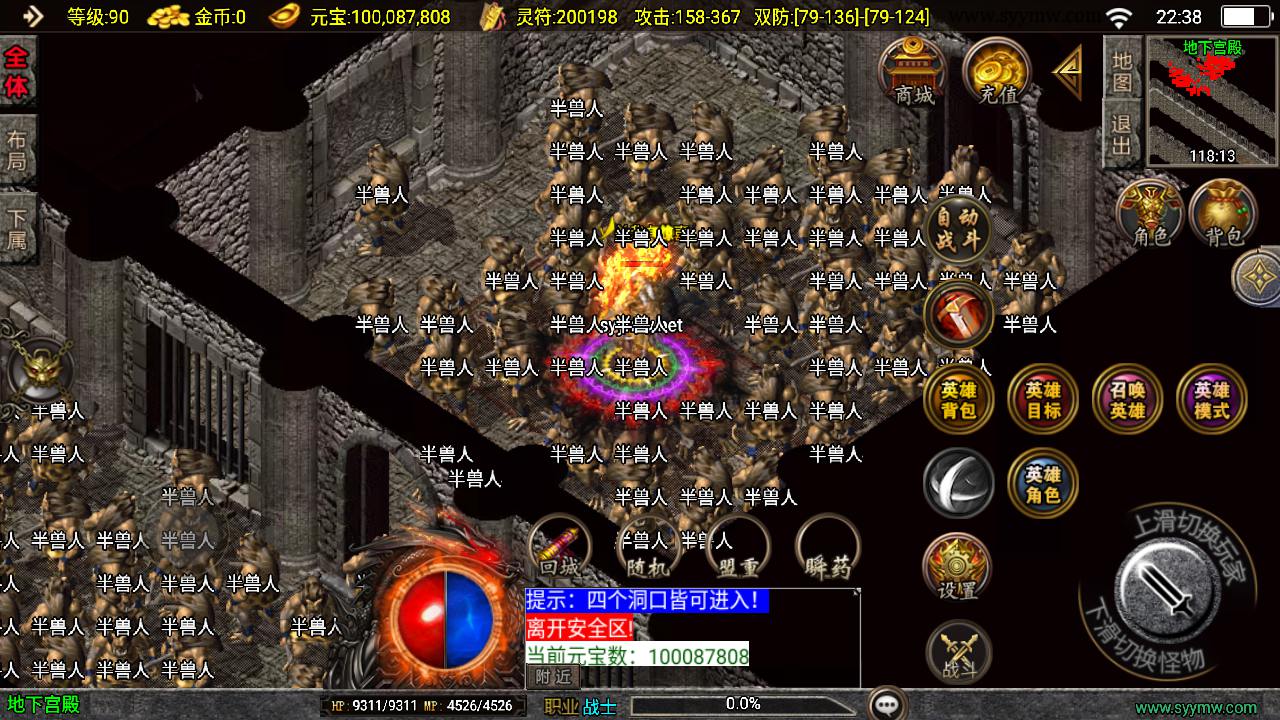The height and width of the screenshot is (720, 1280).
Task: Tap the 地图 map button
Action: click(x=1122, y=70)
